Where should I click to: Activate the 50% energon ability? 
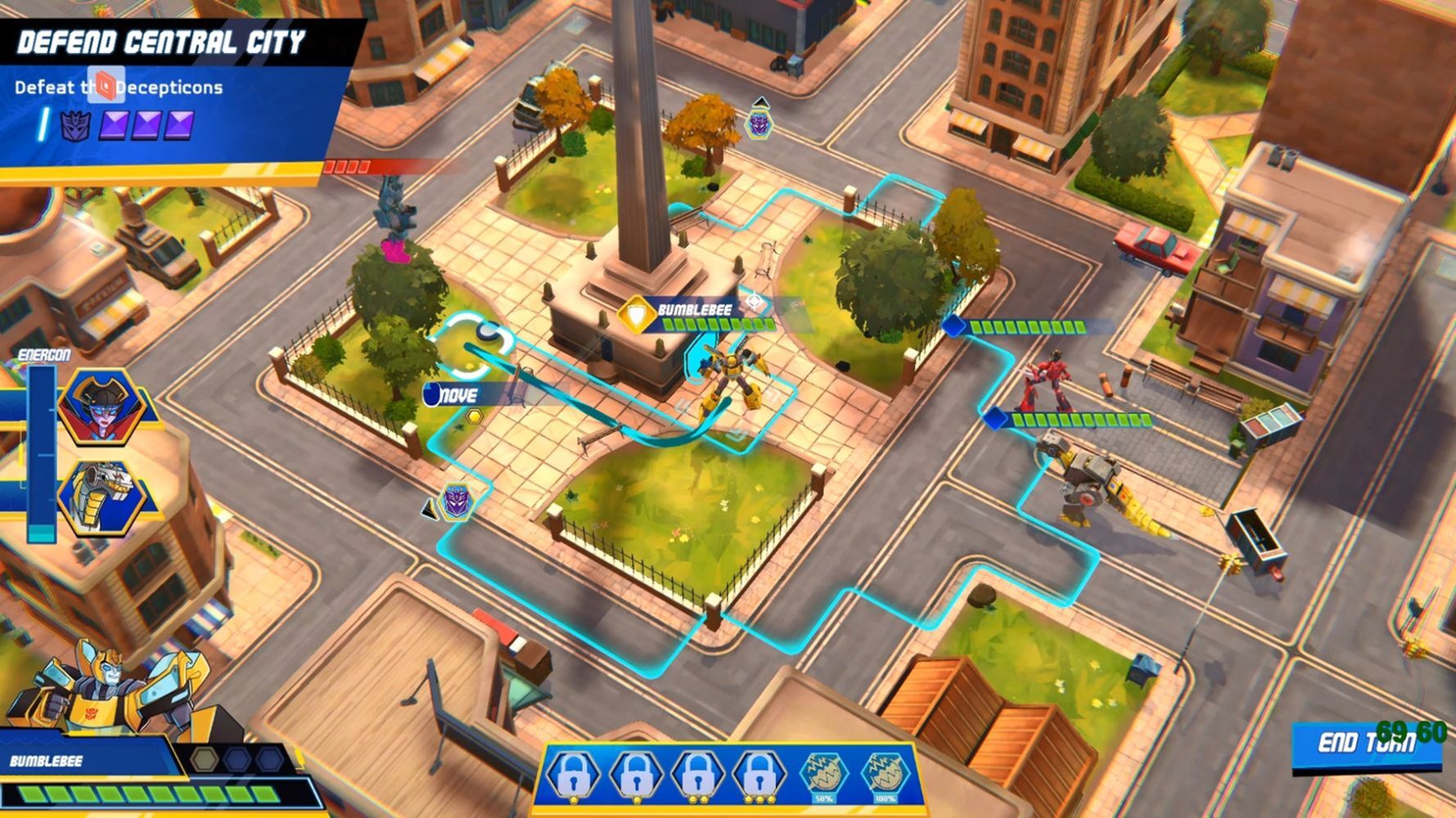coord(823,775)
